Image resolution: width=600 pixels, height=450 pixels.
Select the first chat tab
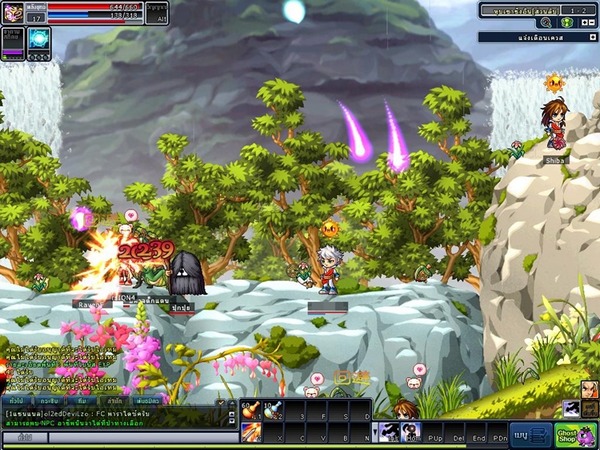click(x=18, y=399)
